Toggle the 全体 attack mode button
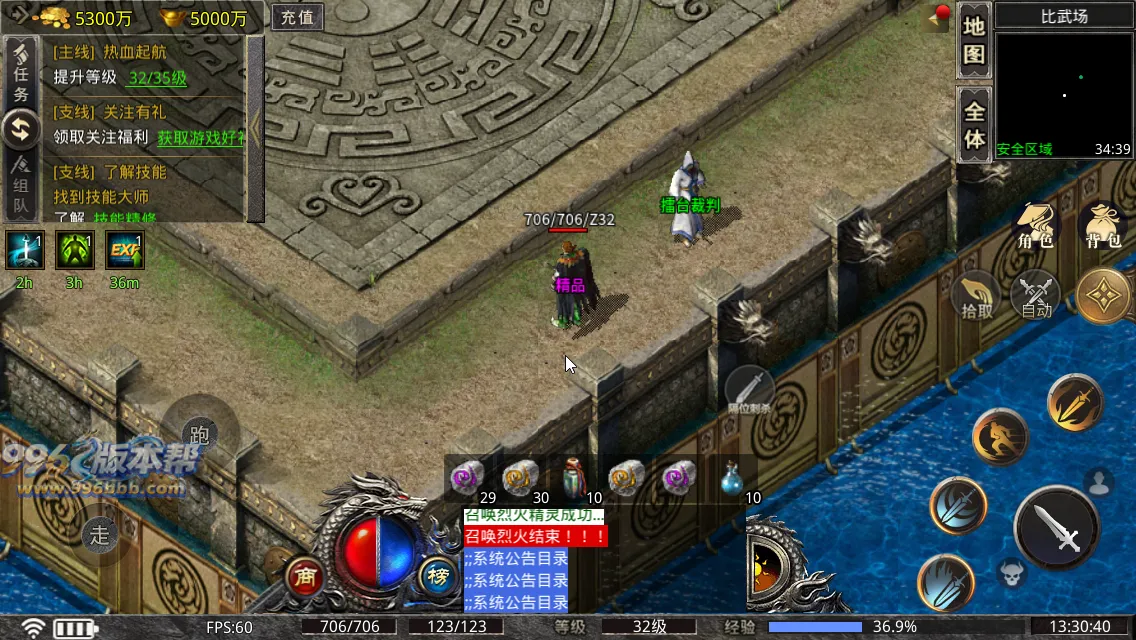1136x640 pixels. 974,124
